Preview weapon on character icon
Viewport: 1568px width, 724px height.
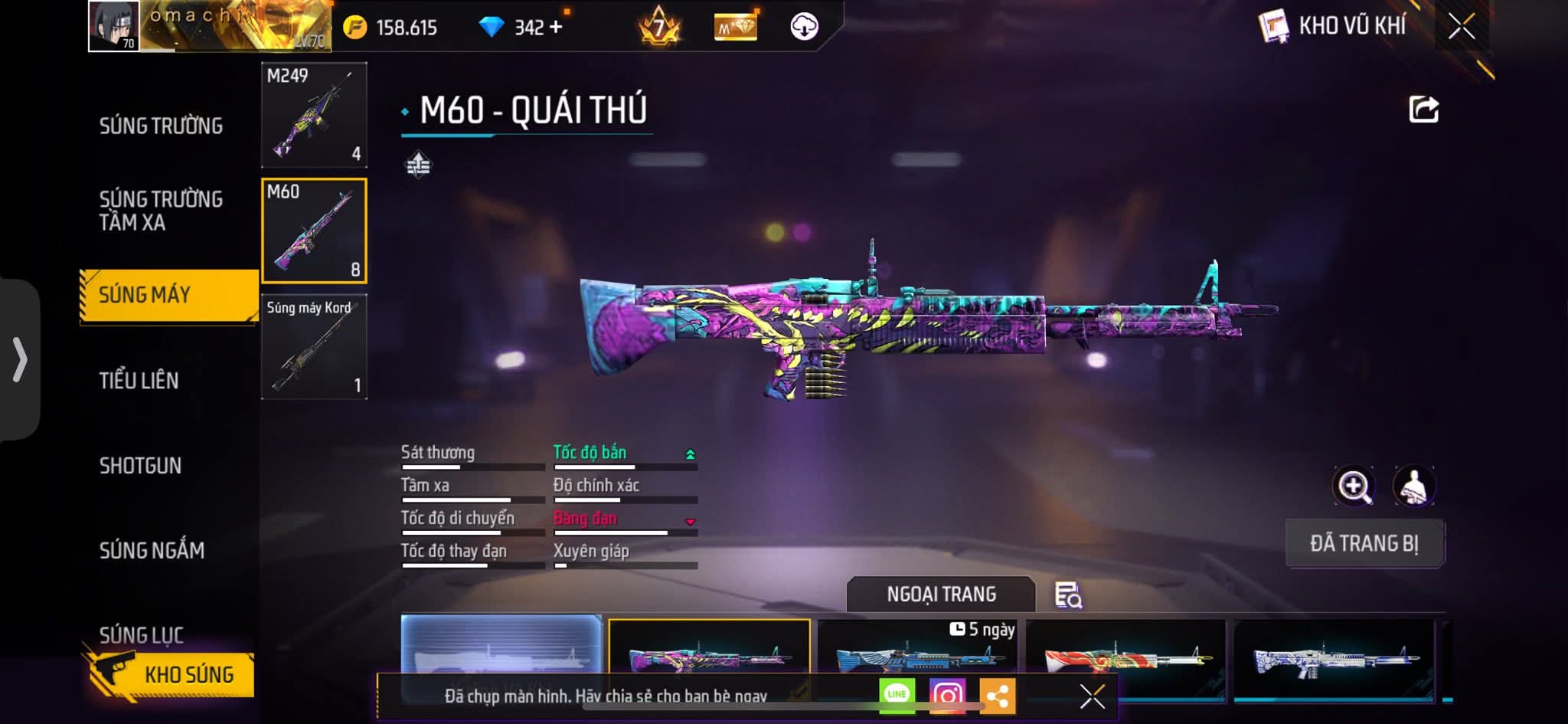[x=1413, y=486]
